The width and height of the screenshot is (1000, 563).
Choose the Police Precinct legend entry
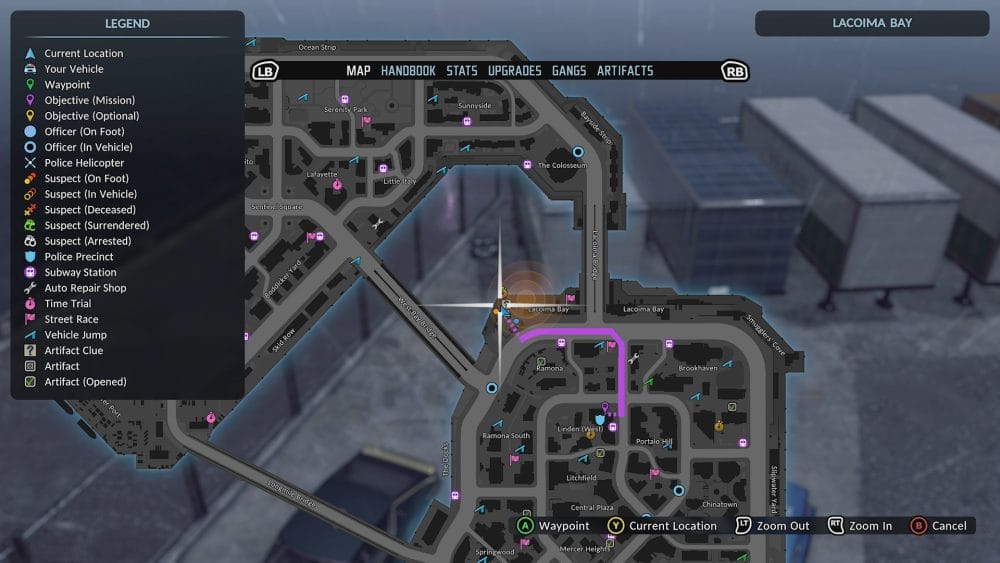point(79,257)
